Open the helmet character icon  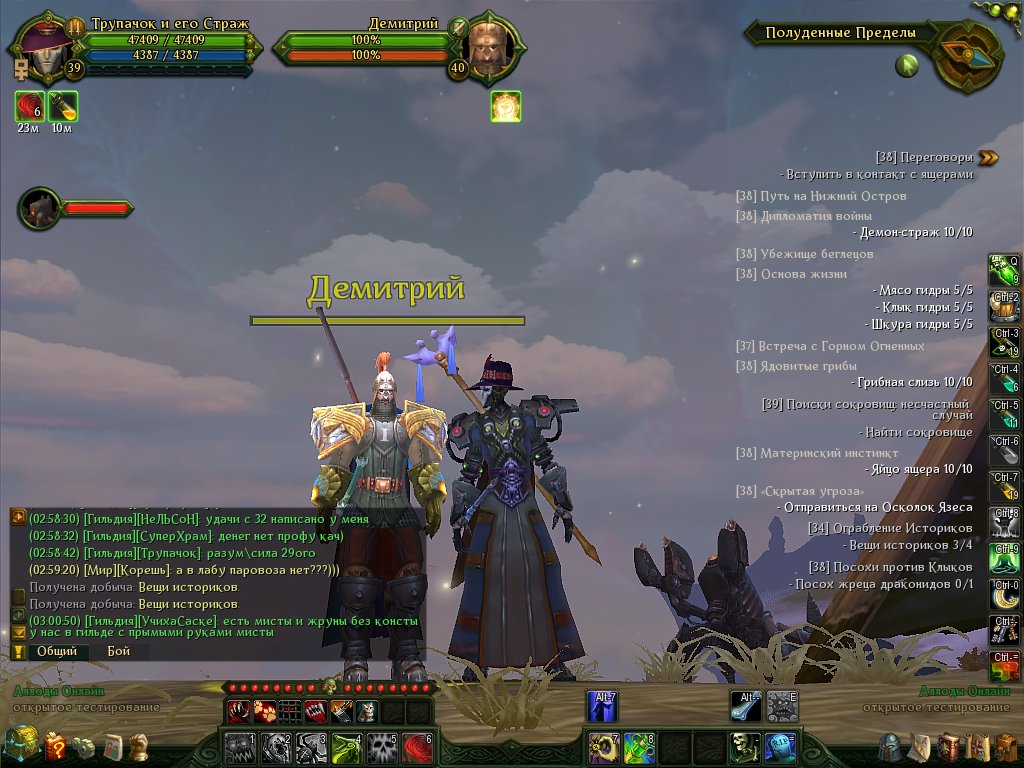click(x=891, y=747)
